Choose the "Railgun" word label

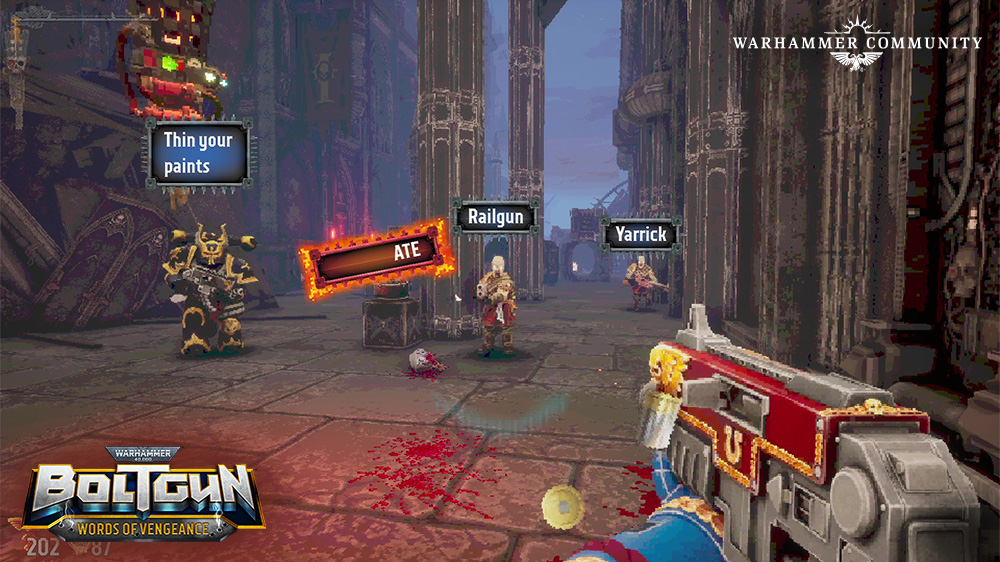point(496,216)
